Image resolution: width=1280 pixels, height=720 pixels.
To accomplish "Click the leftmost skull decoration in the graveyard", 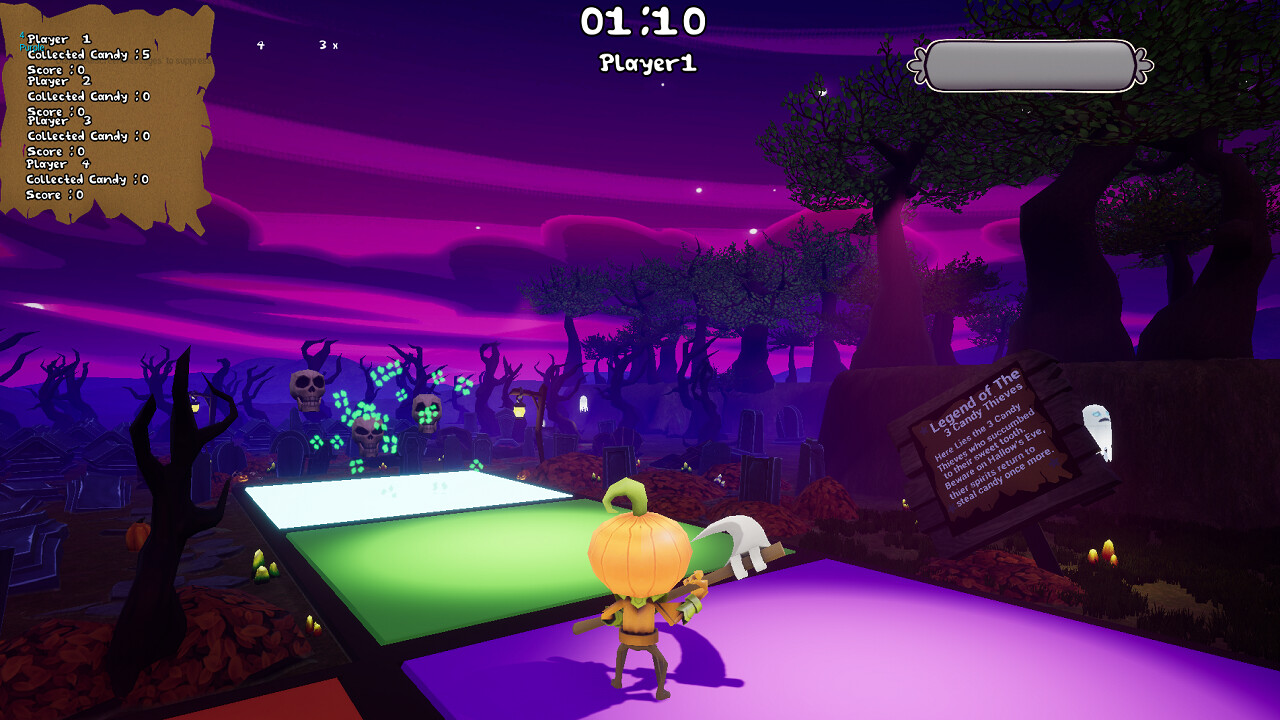I will tap(305, 390).
